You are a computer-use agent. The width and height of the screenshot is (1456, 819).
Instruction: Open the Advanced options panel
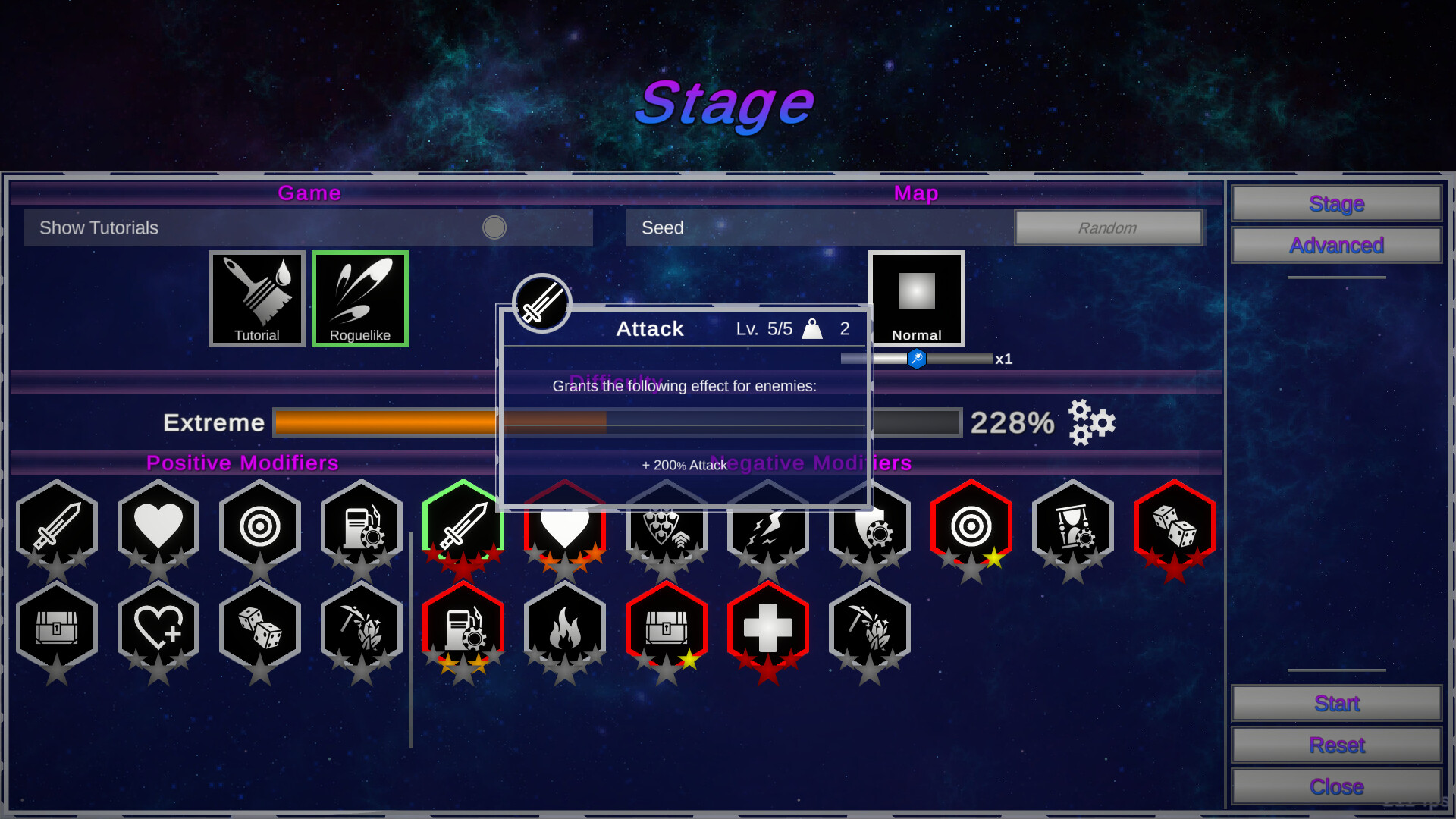click(x=1335, y=245)
